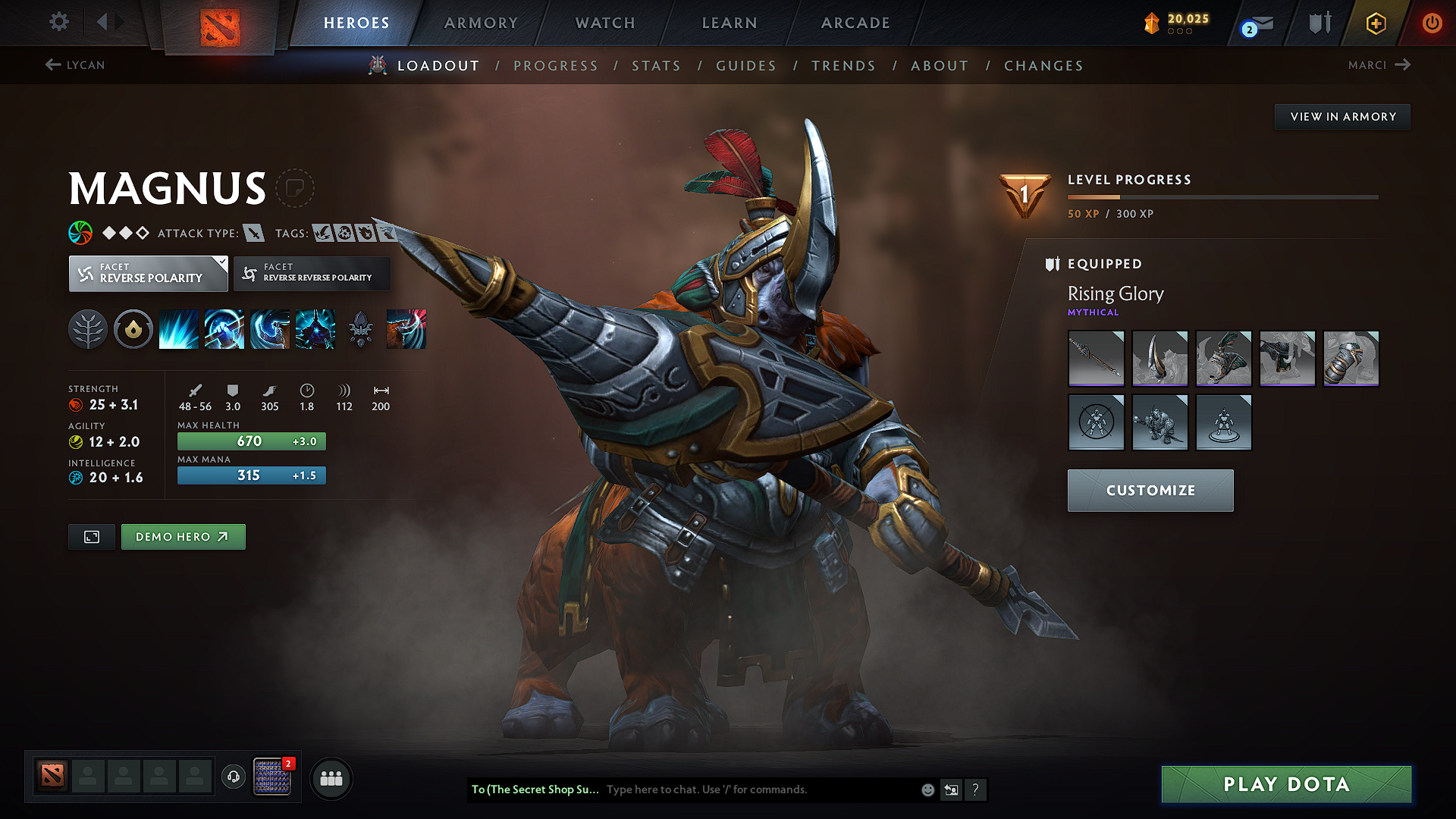This screenshot has width=1456, height=819.
Task: Quit the game with the power button
Action: pyautogui.click(x=1432, y=23)
